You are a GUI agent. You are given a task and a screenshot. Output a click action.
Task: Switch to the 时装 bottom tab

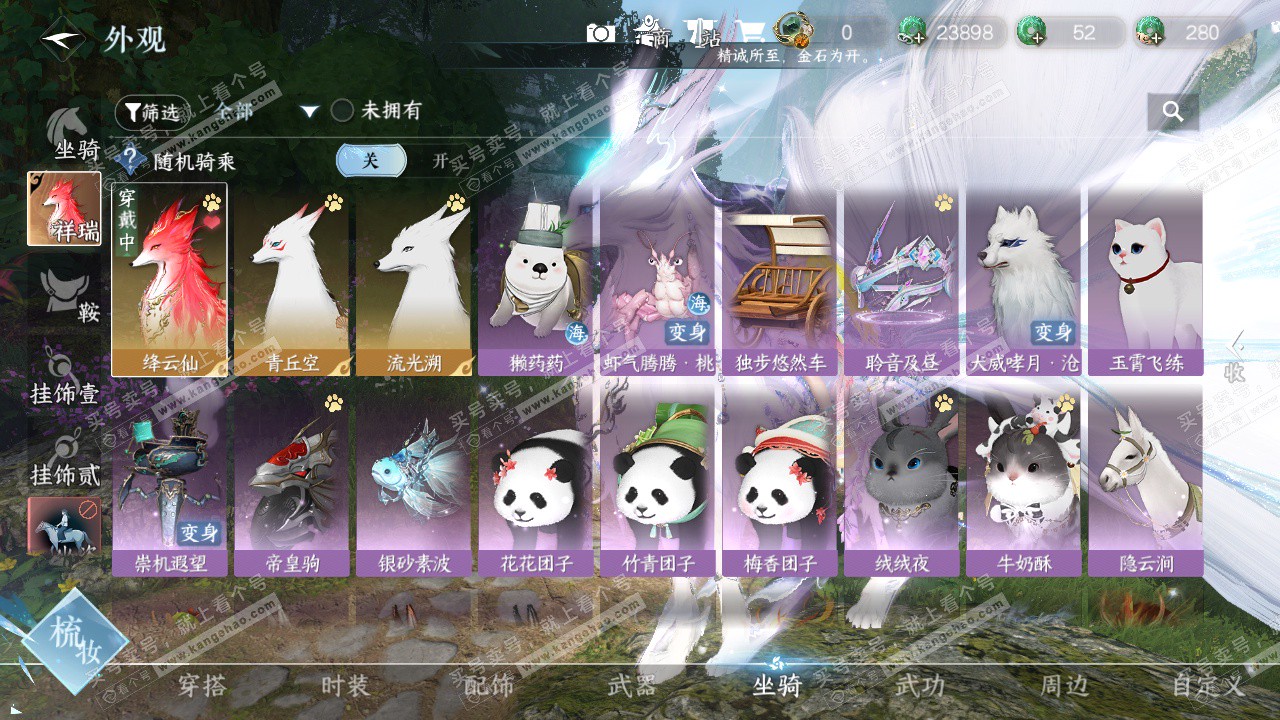click(x=345, y=686)
